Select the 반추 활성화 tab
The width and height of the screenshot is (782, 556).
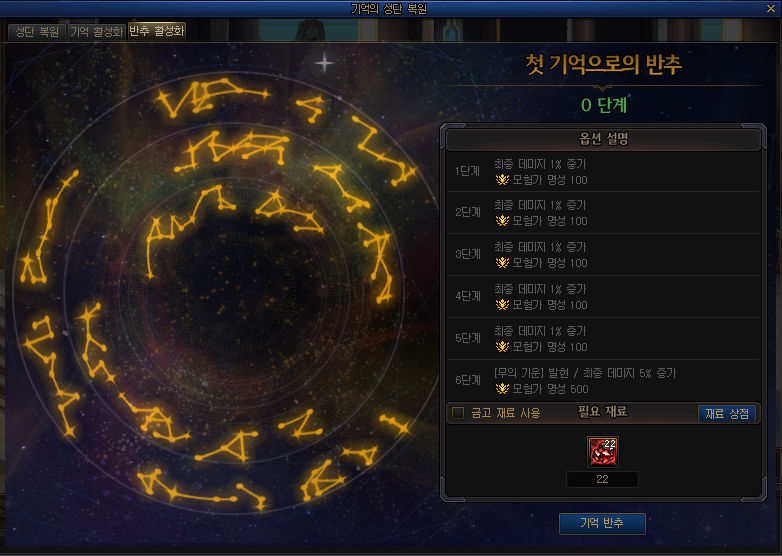coord(156,31)
